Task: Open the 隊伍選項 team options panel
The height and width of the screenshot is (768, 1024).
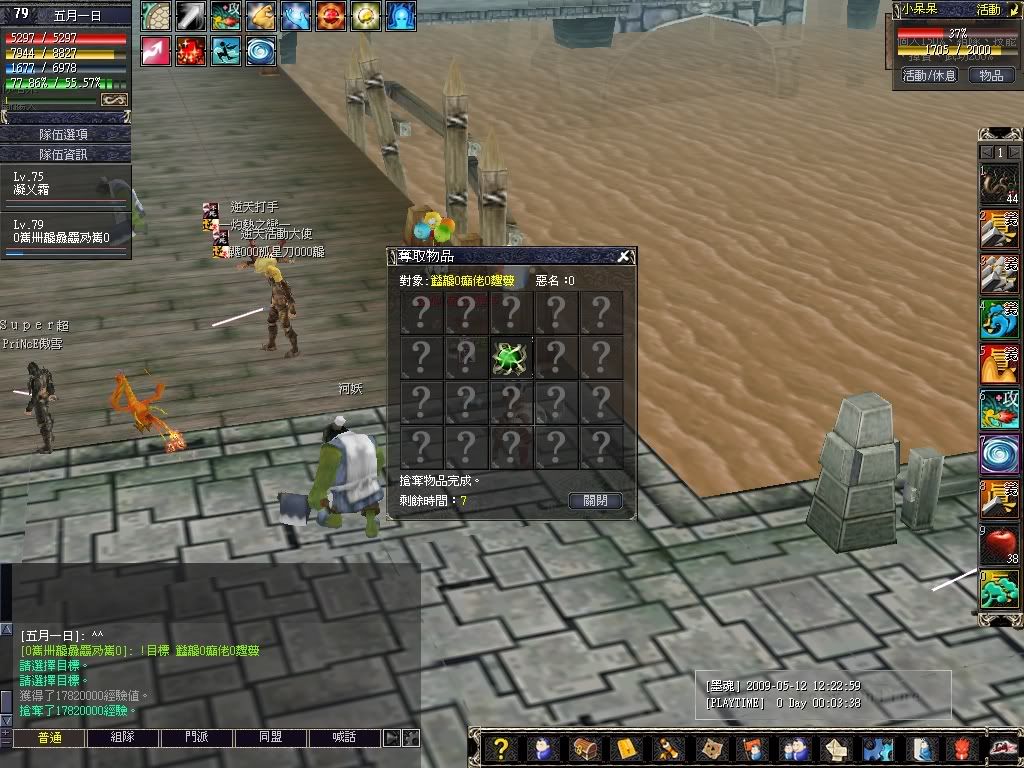Action: pos(64,134)
